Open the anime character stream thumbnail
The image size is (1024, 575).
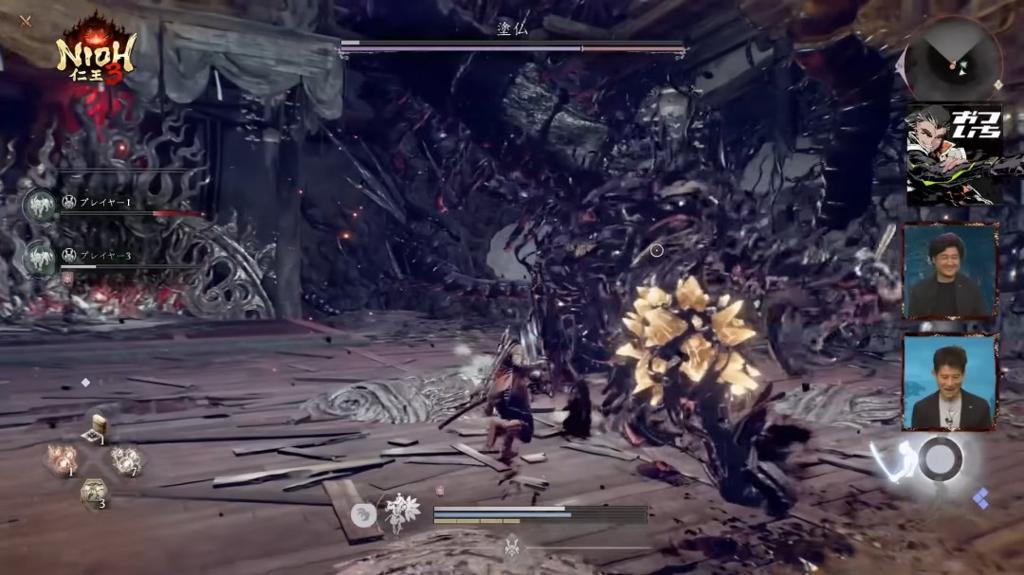point(953,155)
